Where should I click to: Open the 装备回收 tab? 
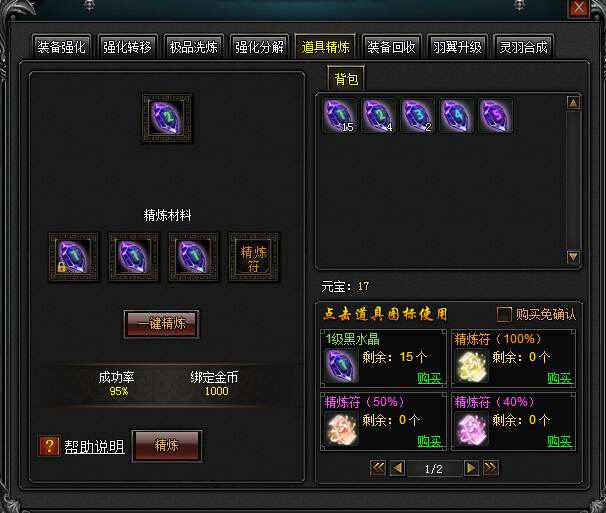(392, 47)
